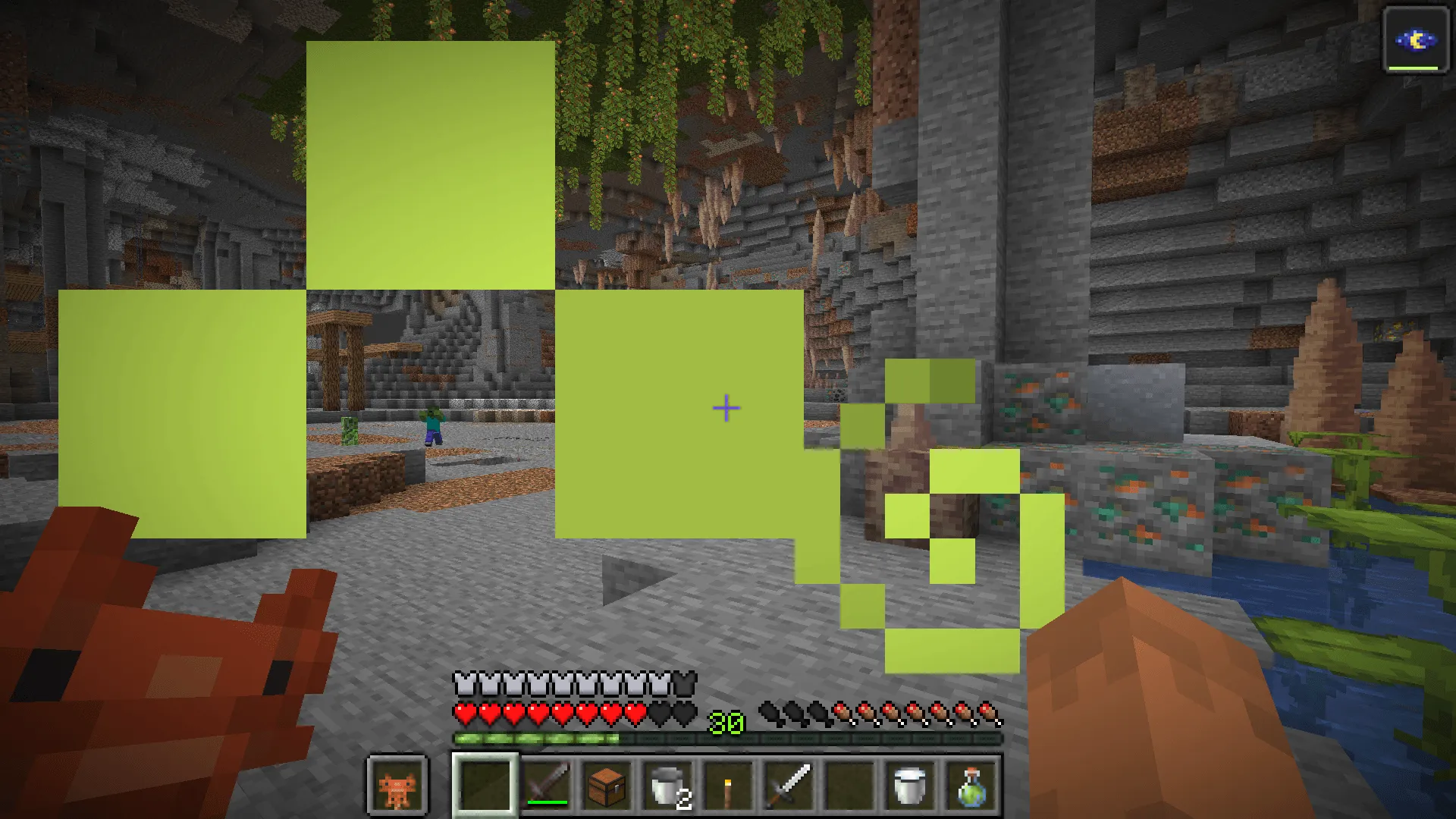Click the currently selected empty hotbar slot
Screen dimensions: 1456x819
click(x=485, y=786)
